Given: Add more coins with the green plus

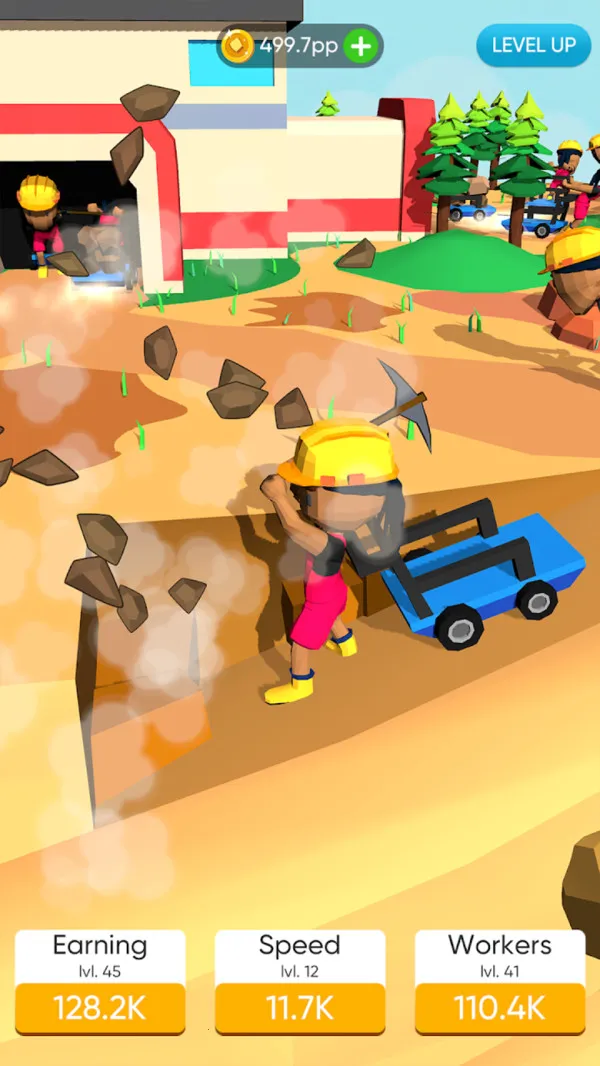Looking at the screenshot, I should coord(361,46).
